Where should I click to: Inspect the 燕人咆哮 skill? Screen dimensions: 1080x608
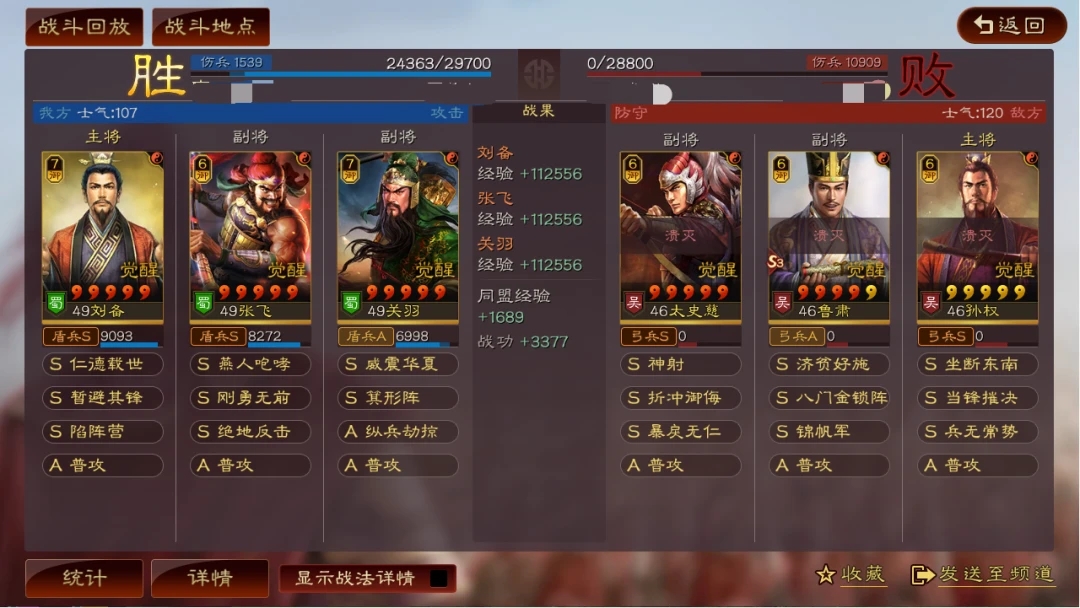point(250,364)
